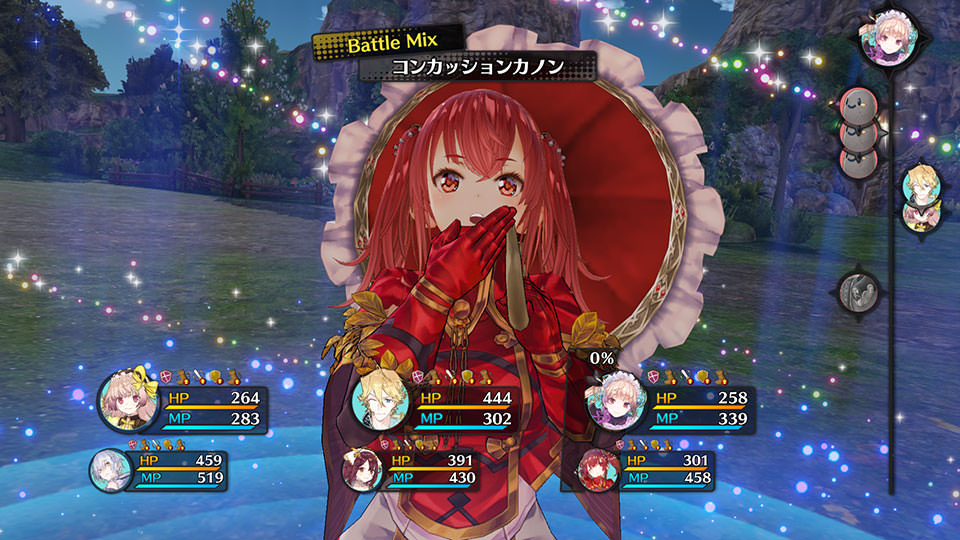
Task: Select the red-haired girl's portrait beside HP 301
Action: coord(596,470)
